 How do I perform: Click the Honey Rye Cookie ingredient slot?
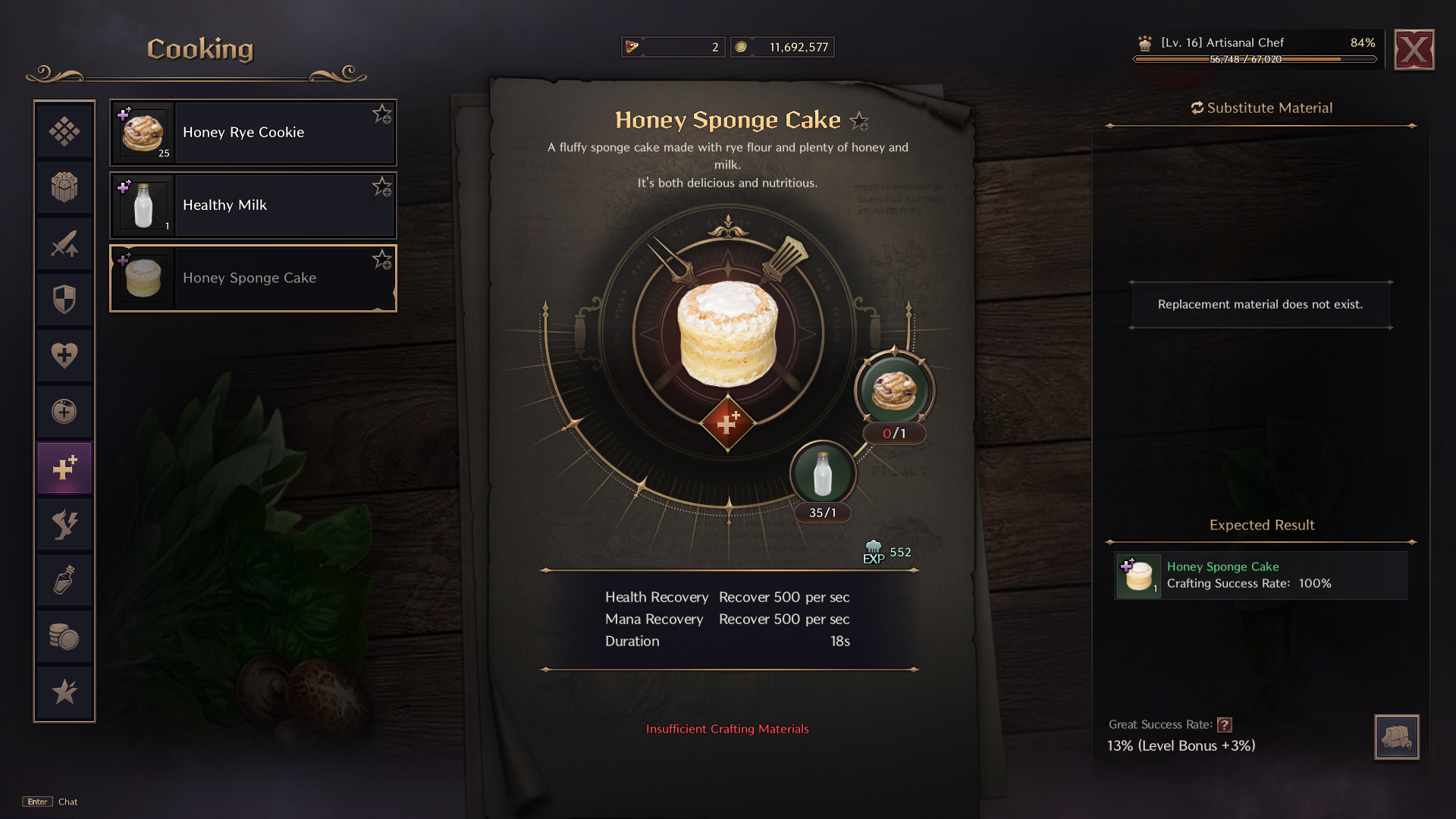click(894, 391)
